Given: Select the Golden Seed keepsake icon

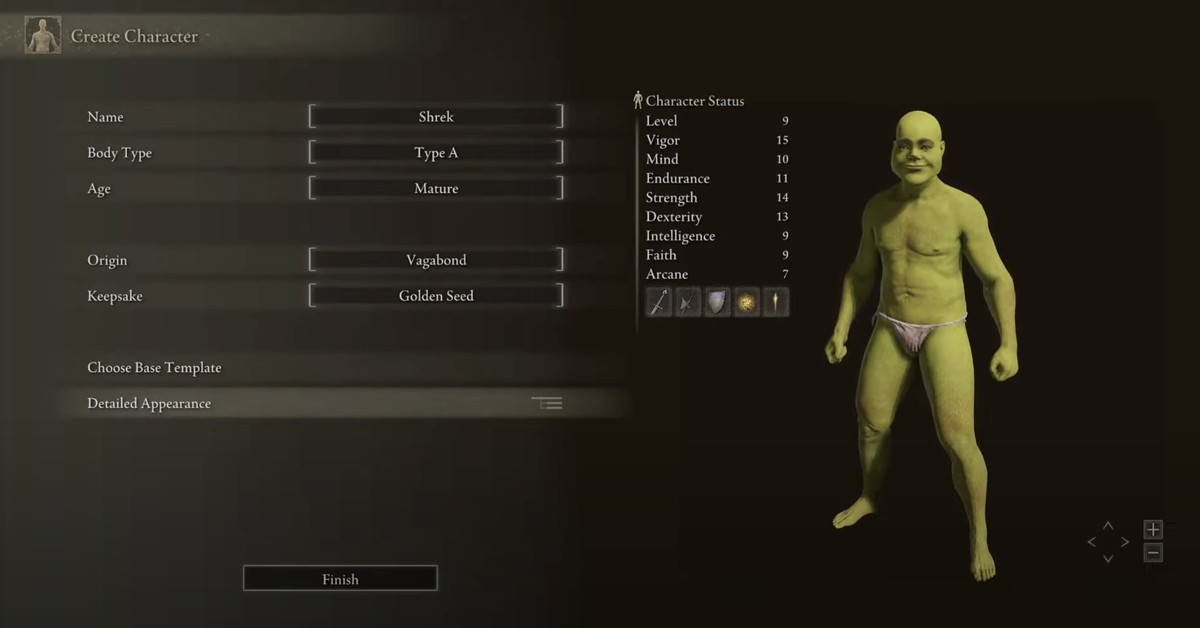Looking at the screenshot, I should click(746, 302).
